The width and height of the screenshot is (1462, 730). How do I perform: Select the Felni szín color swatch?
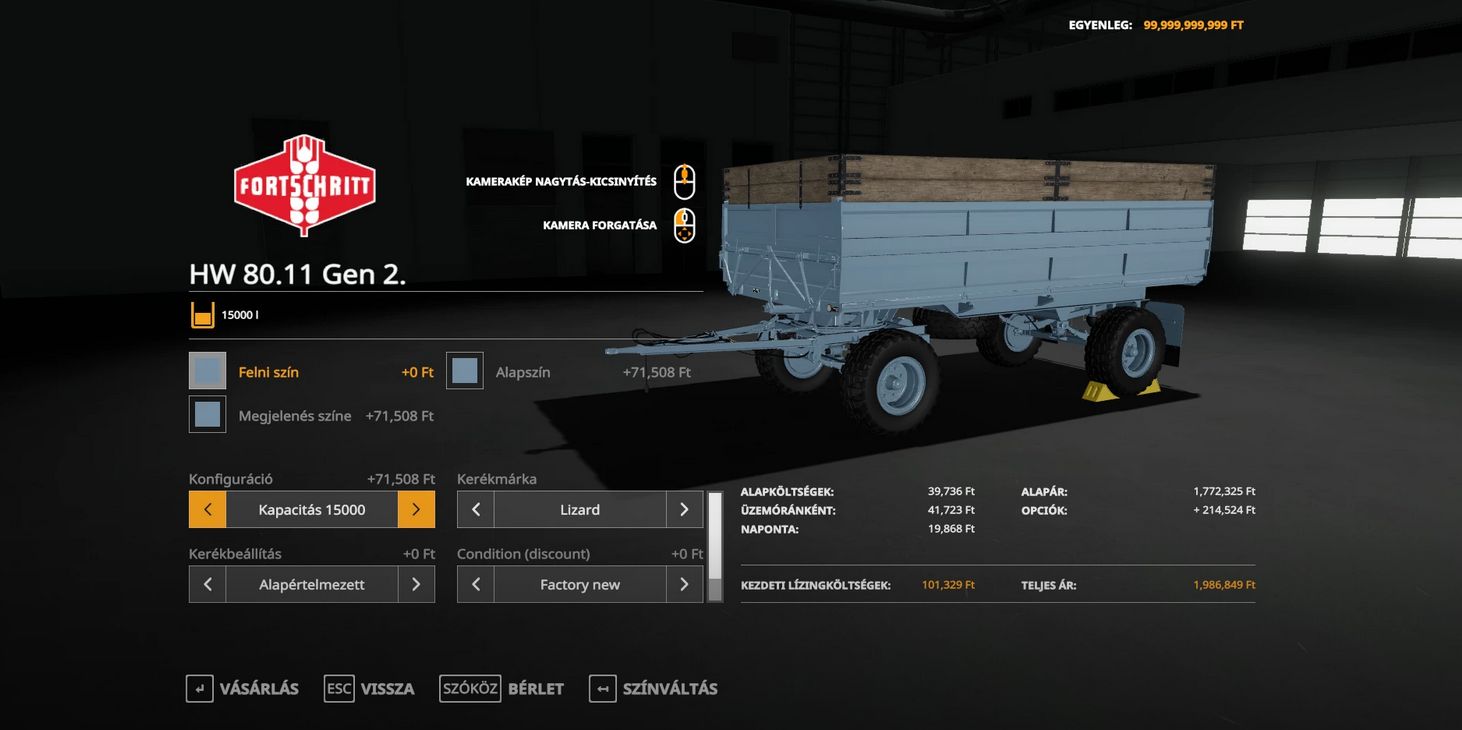(x=207, y=371)
